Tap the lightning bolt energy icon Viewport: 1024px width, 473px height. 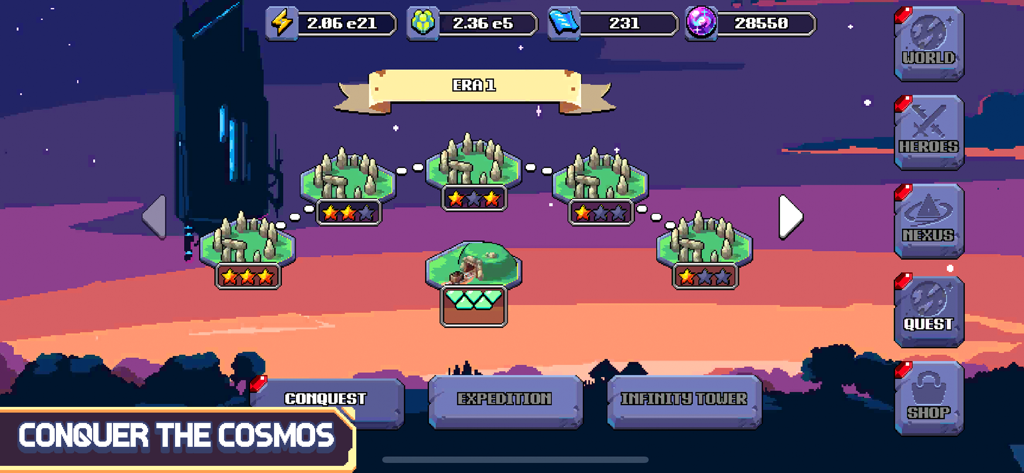pyautogui.click(x=283, y=23)
